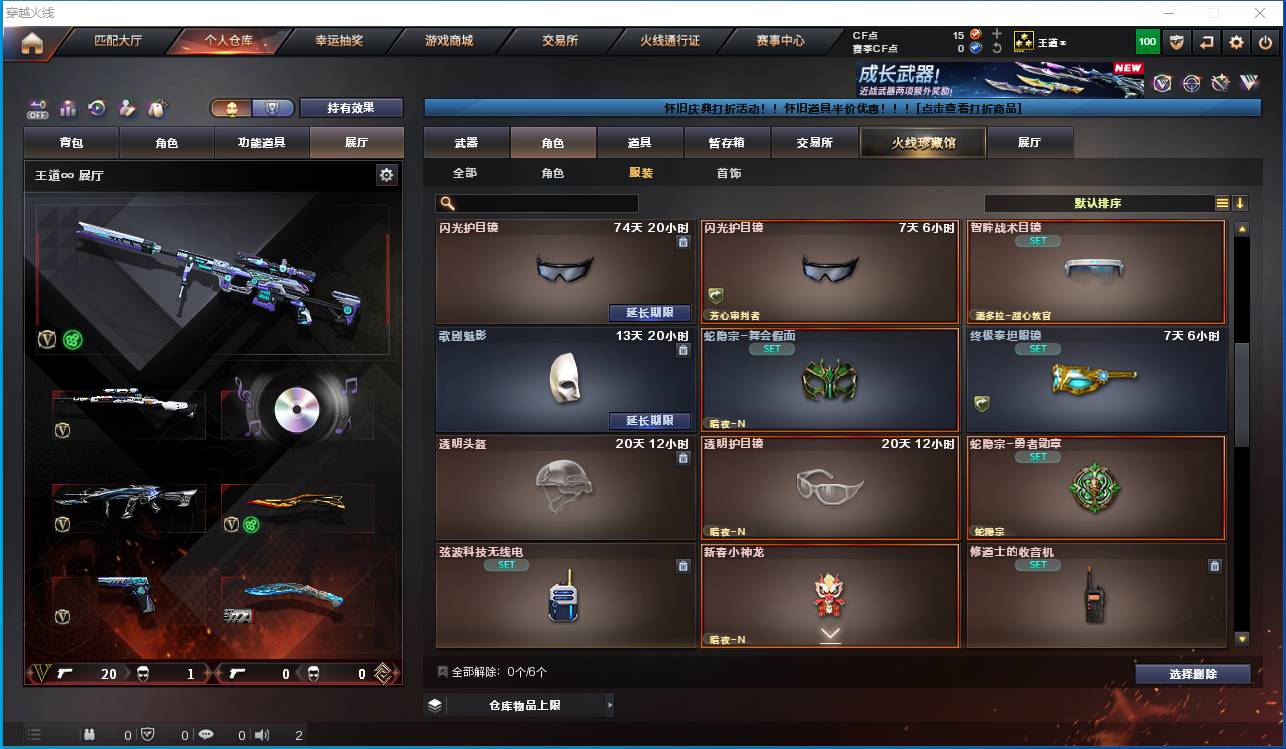Click the circular replay icon above the backpack tabs

[96, 108]
